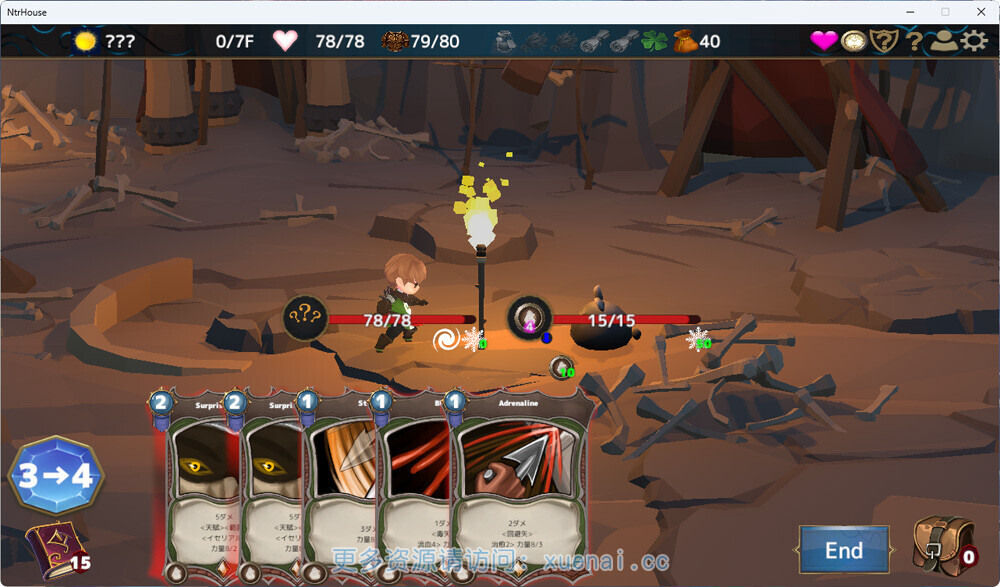End the current turn
1000x587 pixels.
844,550
